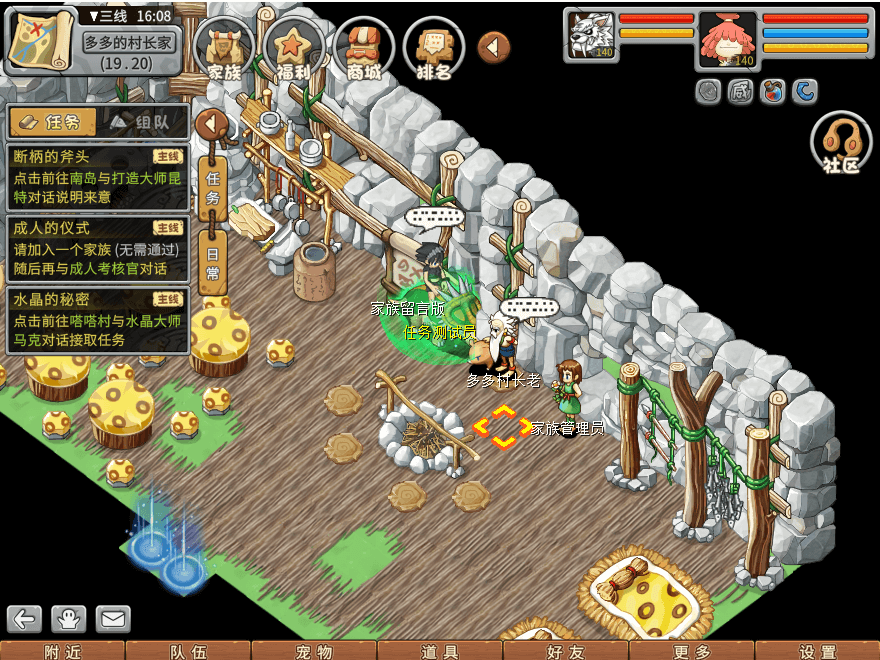Image resolution: width=880 pixels, height=660 pixels.
Task: Open the mail envelope button
Action: click(113, 619)
